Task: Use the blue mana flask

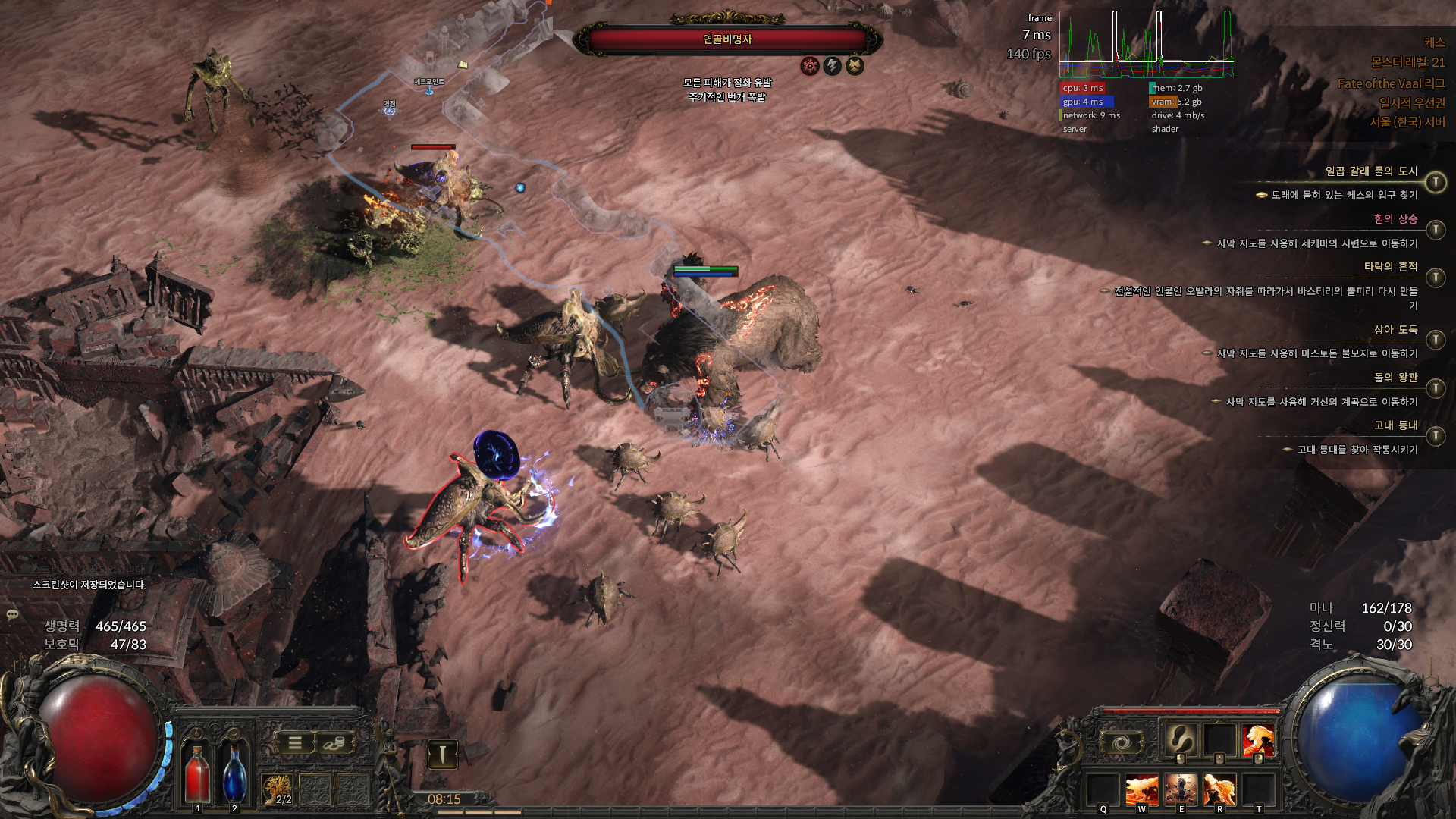Action: tap(234, 772)
